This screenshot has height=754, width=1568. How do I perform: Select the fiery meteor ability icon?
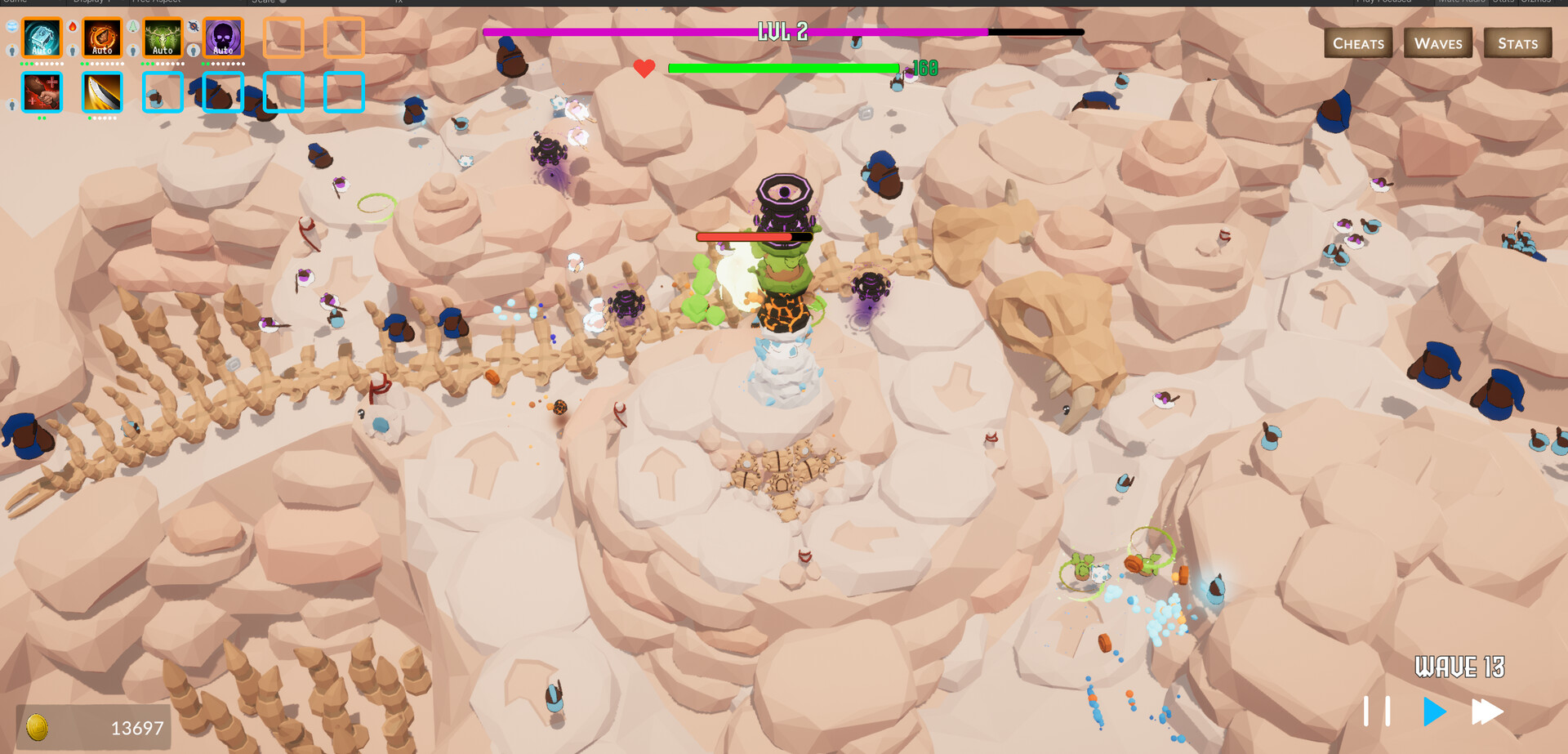(102, 38)
